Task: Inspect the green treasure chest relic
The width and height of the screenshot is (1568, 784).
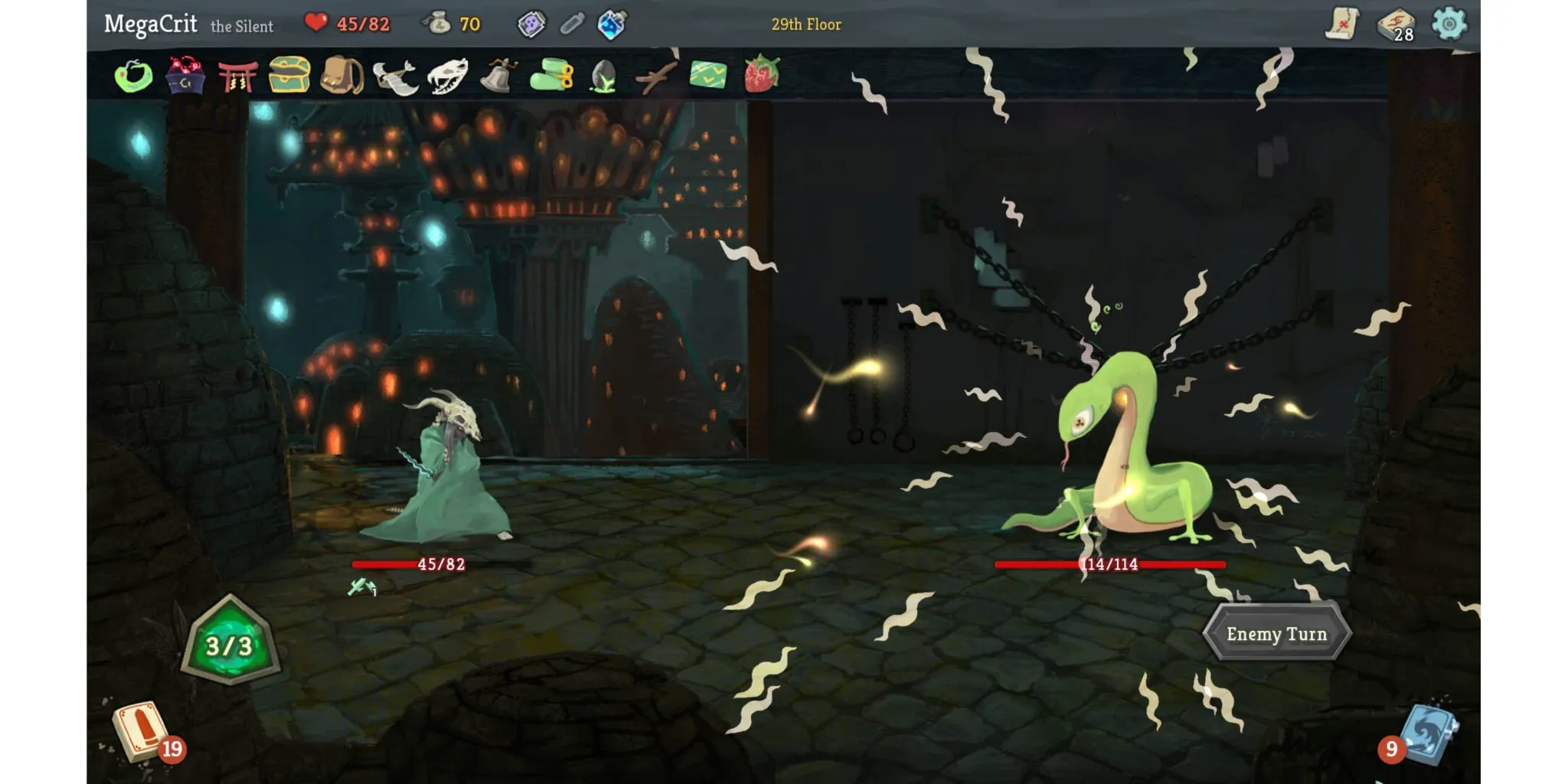Action: 289,75
